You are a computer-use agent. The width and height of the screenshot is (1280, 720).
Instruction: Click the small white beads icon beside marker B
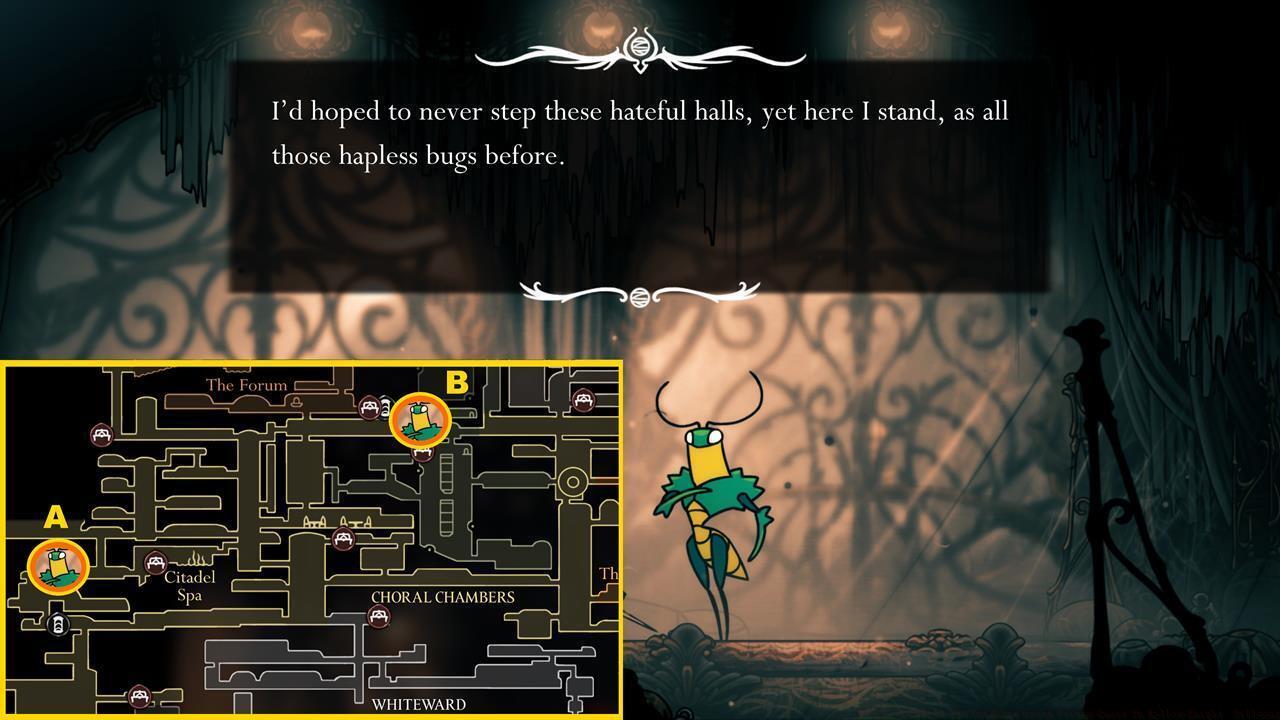(385, 405)
